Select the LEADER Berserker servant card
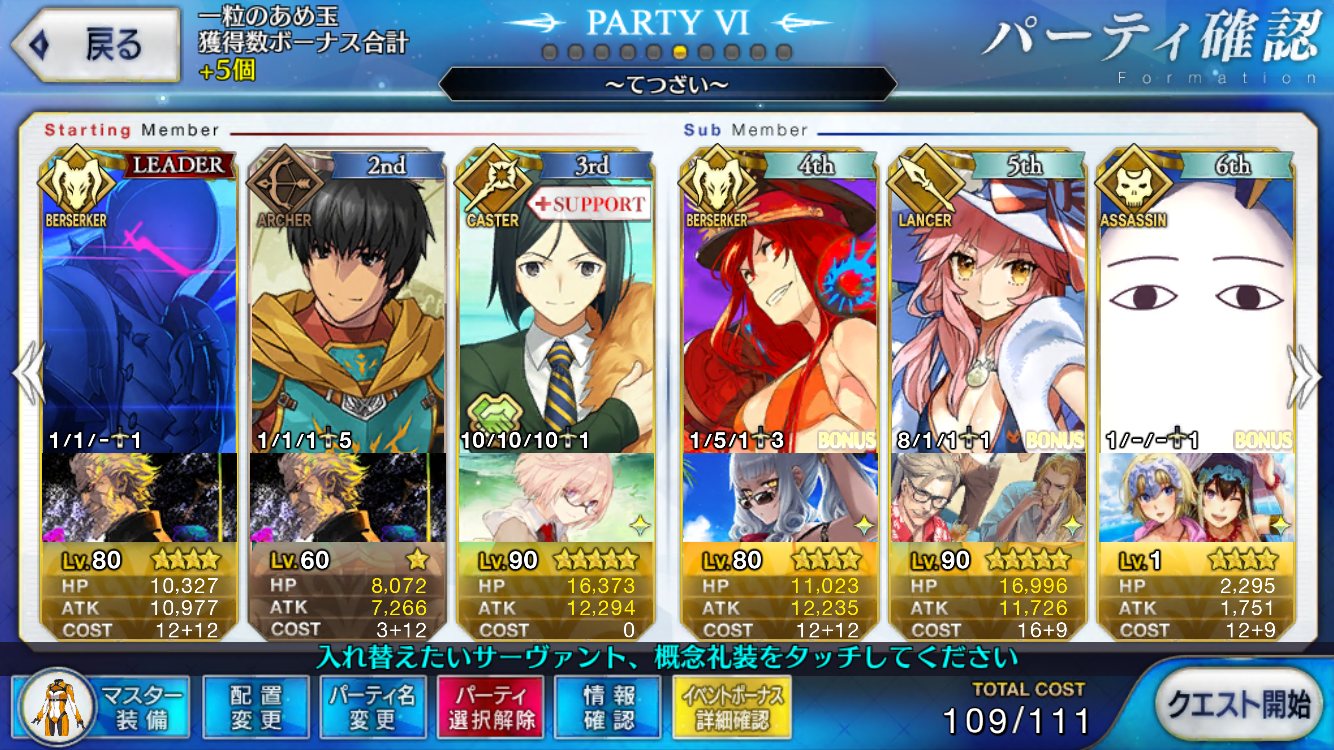Image resolution: width=1334 pixels, height=750 pixels. coord(140,300)
